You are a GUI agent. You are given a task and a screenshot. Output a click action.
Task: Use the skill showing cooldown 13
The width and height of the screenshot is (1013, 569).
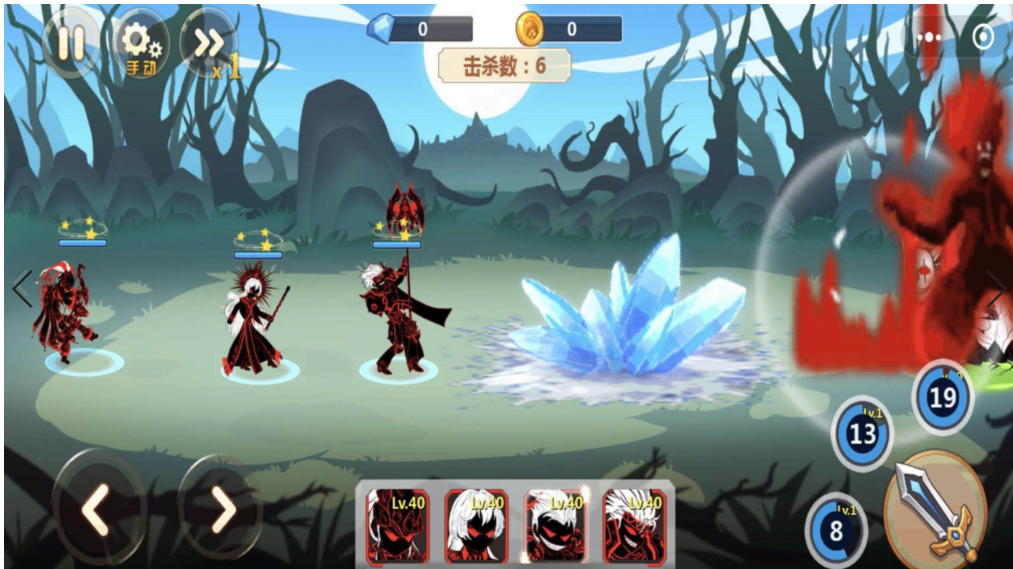[862, 433]
